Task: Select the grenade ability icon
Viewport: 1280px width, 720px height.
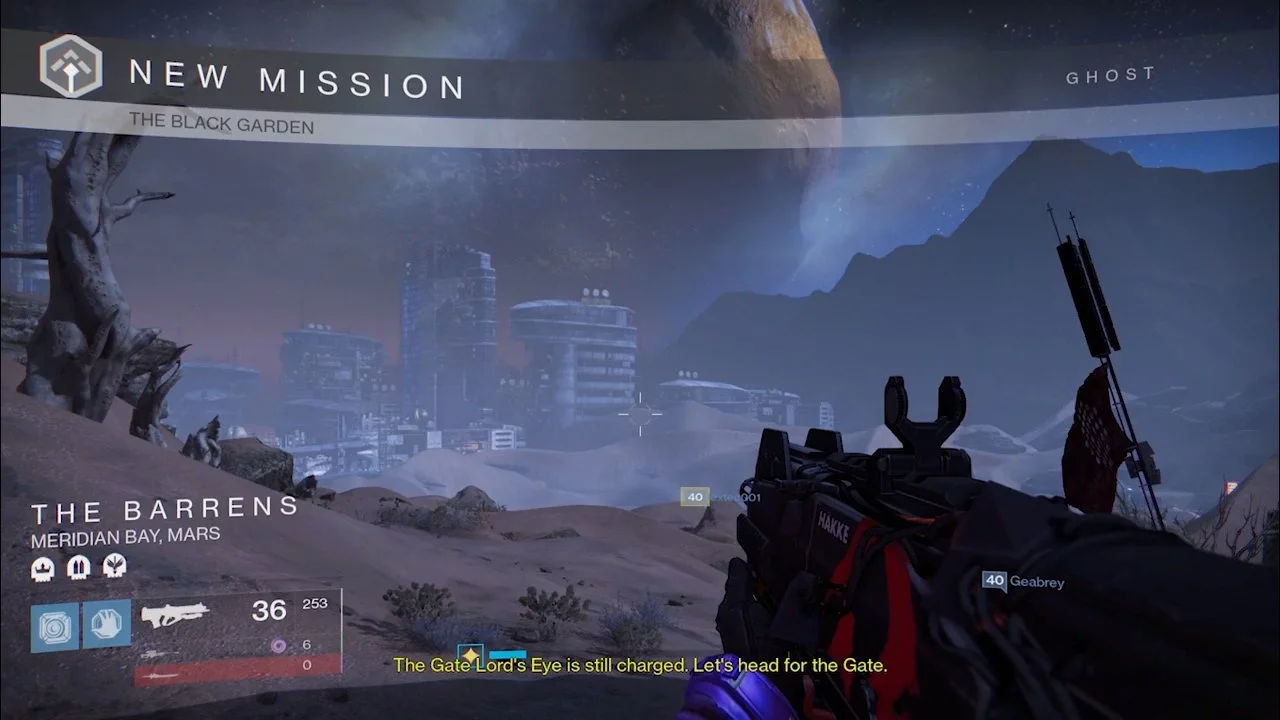Action: point(55,625)
